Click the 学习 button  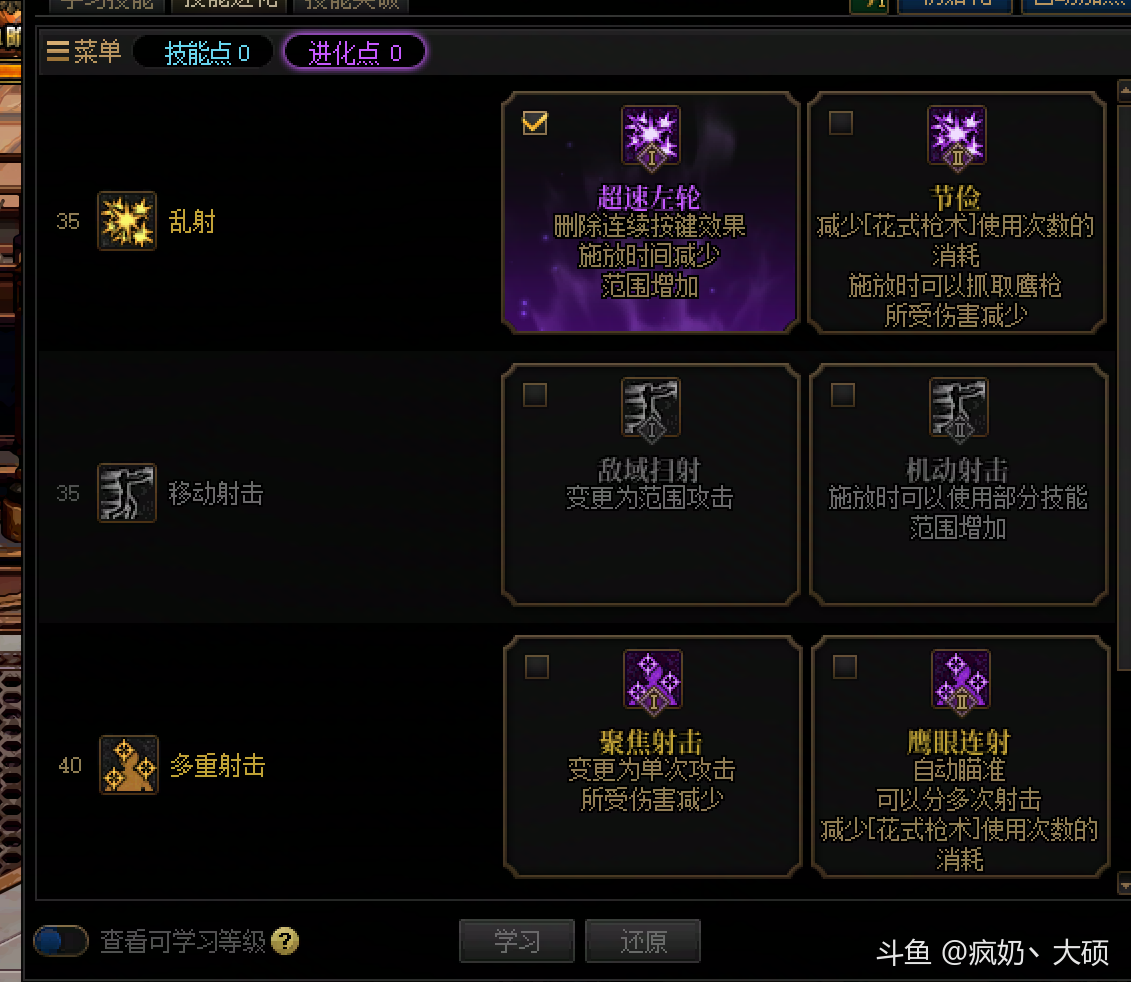(517, 941)
